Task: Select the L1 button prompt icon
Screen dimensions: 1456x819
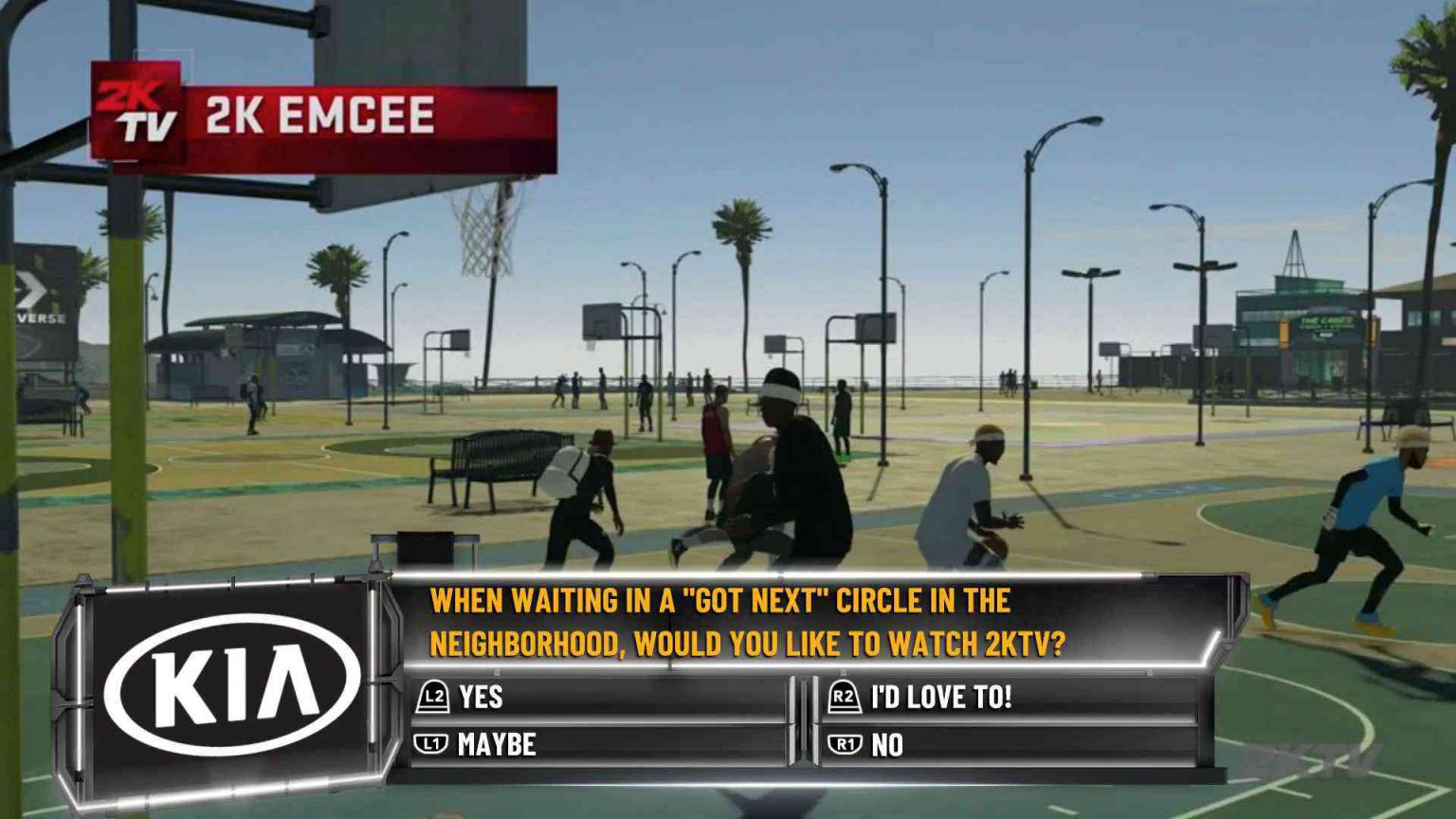Action: pyautogui.click(x=429, y=745)
